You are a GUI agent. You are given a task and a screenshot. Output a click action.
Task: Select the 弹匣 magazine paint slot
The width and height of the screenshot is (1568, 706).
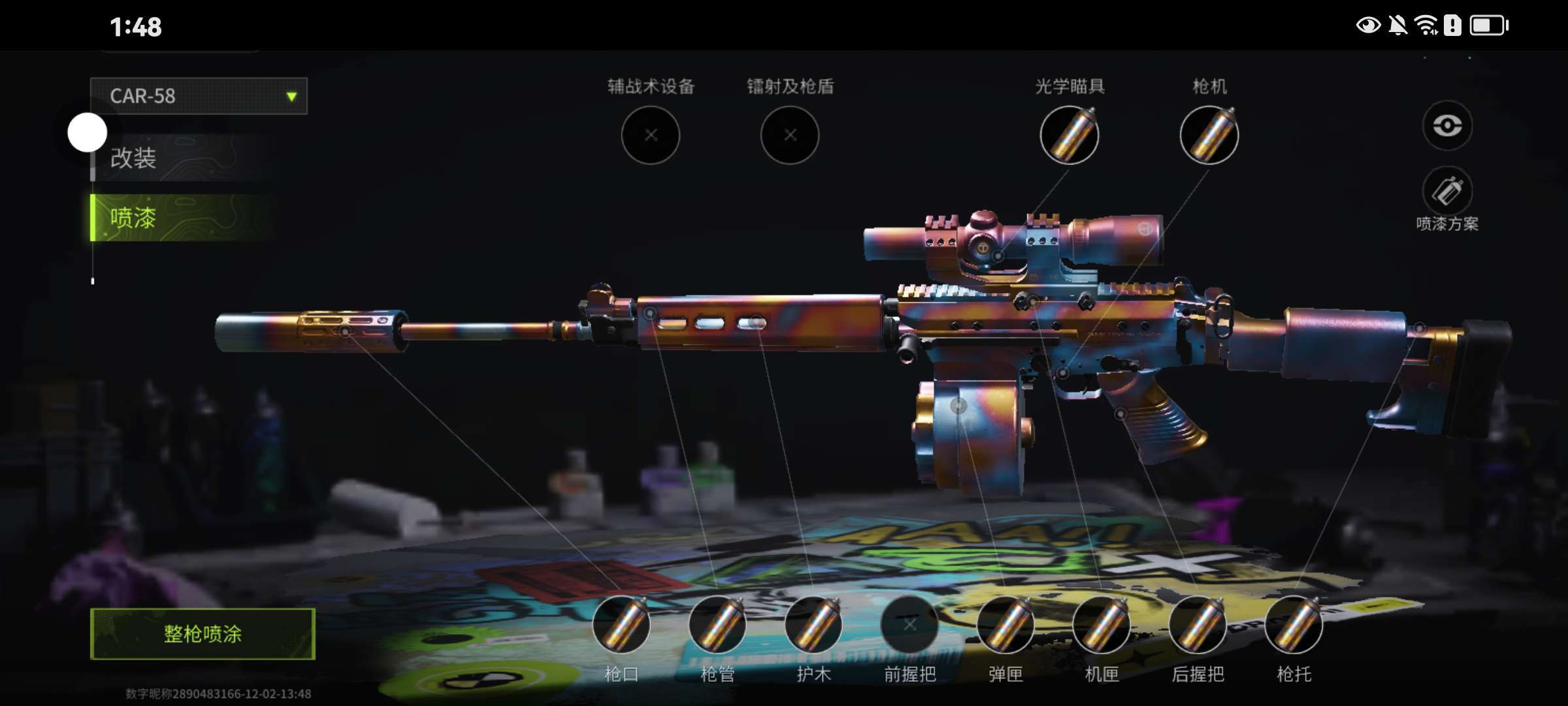(1005, 625)
